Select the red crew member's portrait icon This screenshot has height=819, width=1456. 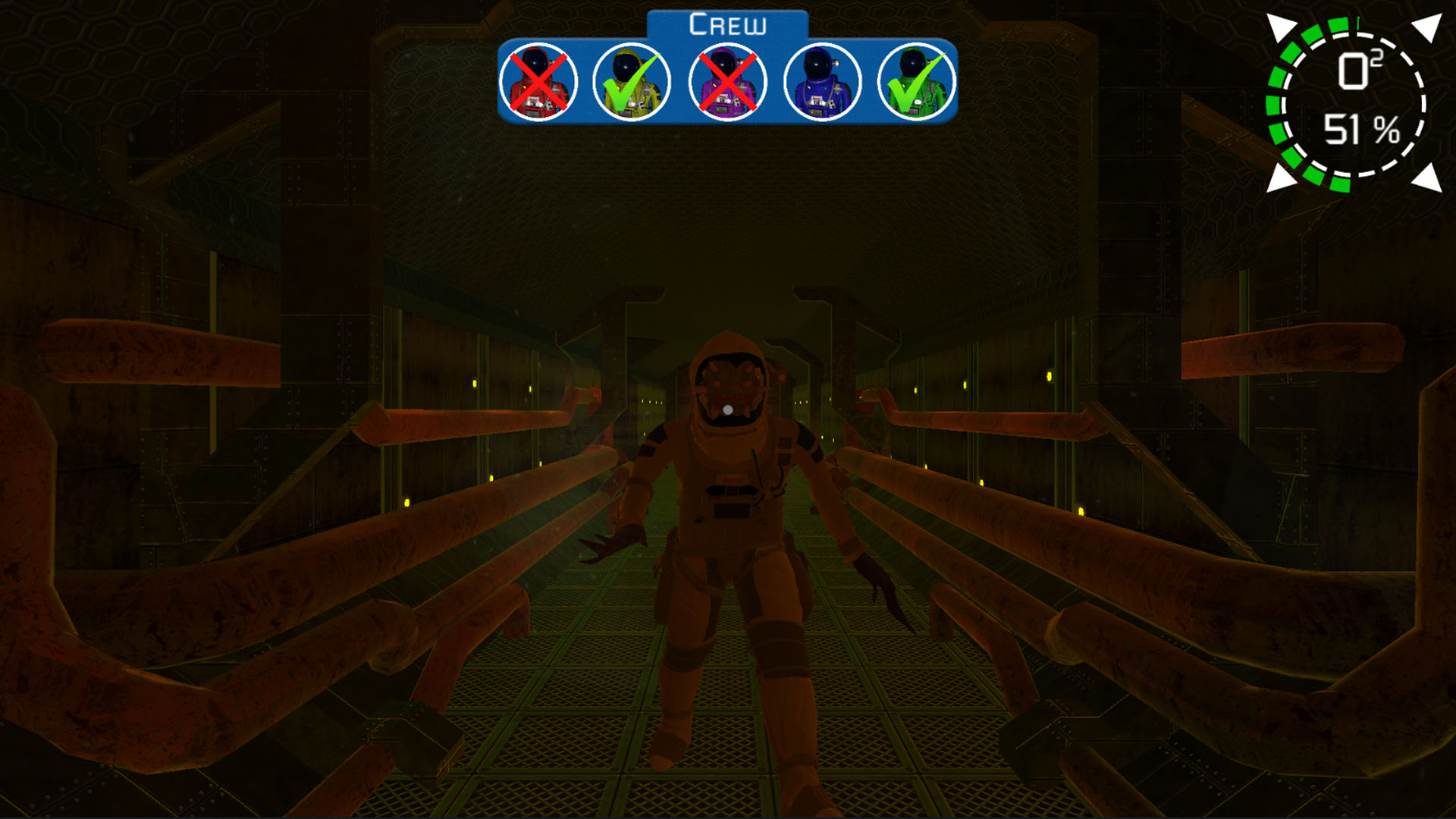(x=540, y=81)
